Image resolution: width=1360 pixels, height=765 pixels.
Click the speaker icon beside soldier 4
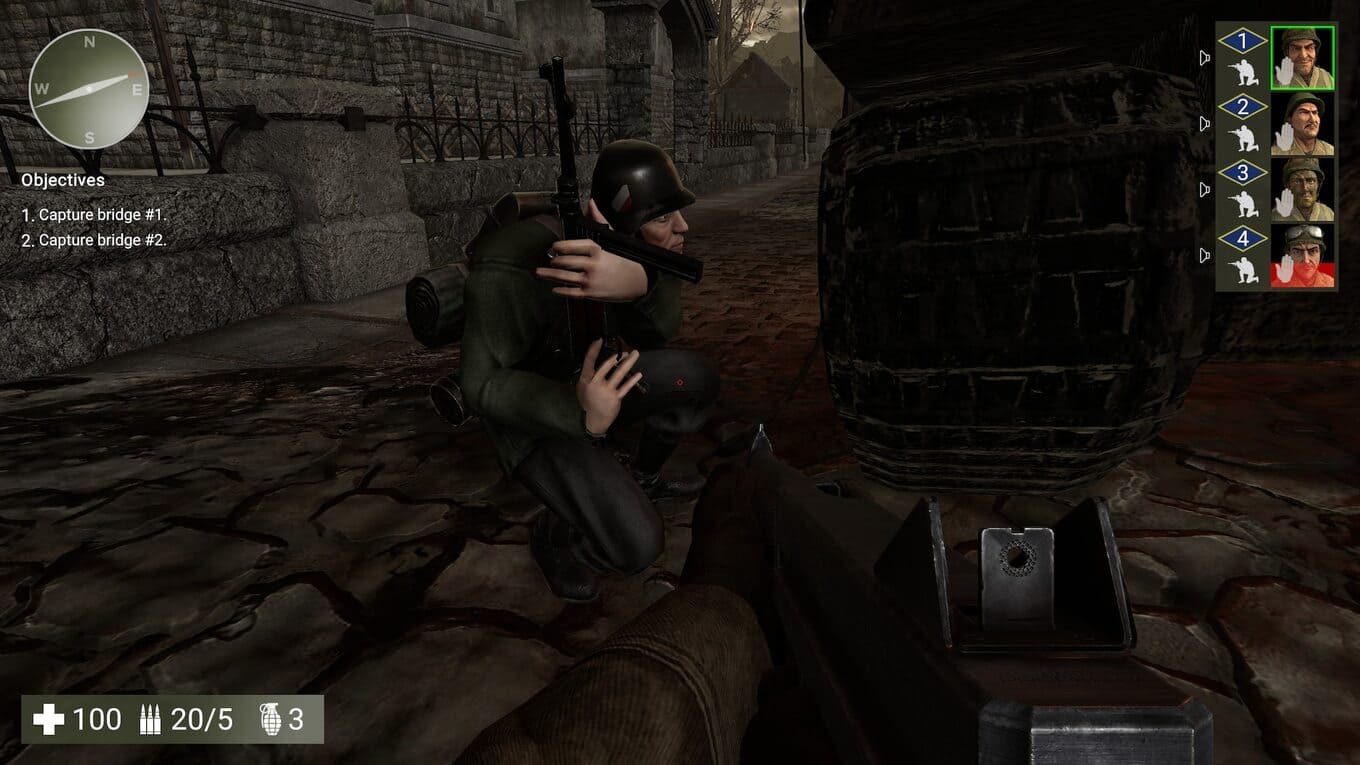click(x=1205, y=256)
